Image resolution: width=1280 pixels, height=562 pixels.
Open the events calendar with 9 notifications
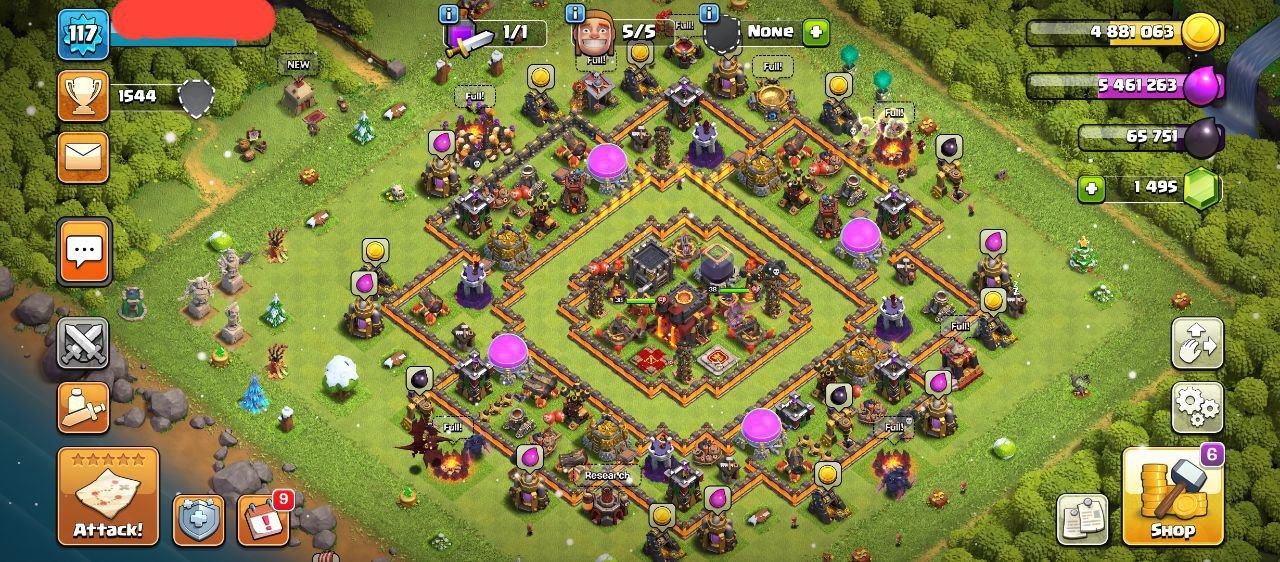tap(263, 520)
